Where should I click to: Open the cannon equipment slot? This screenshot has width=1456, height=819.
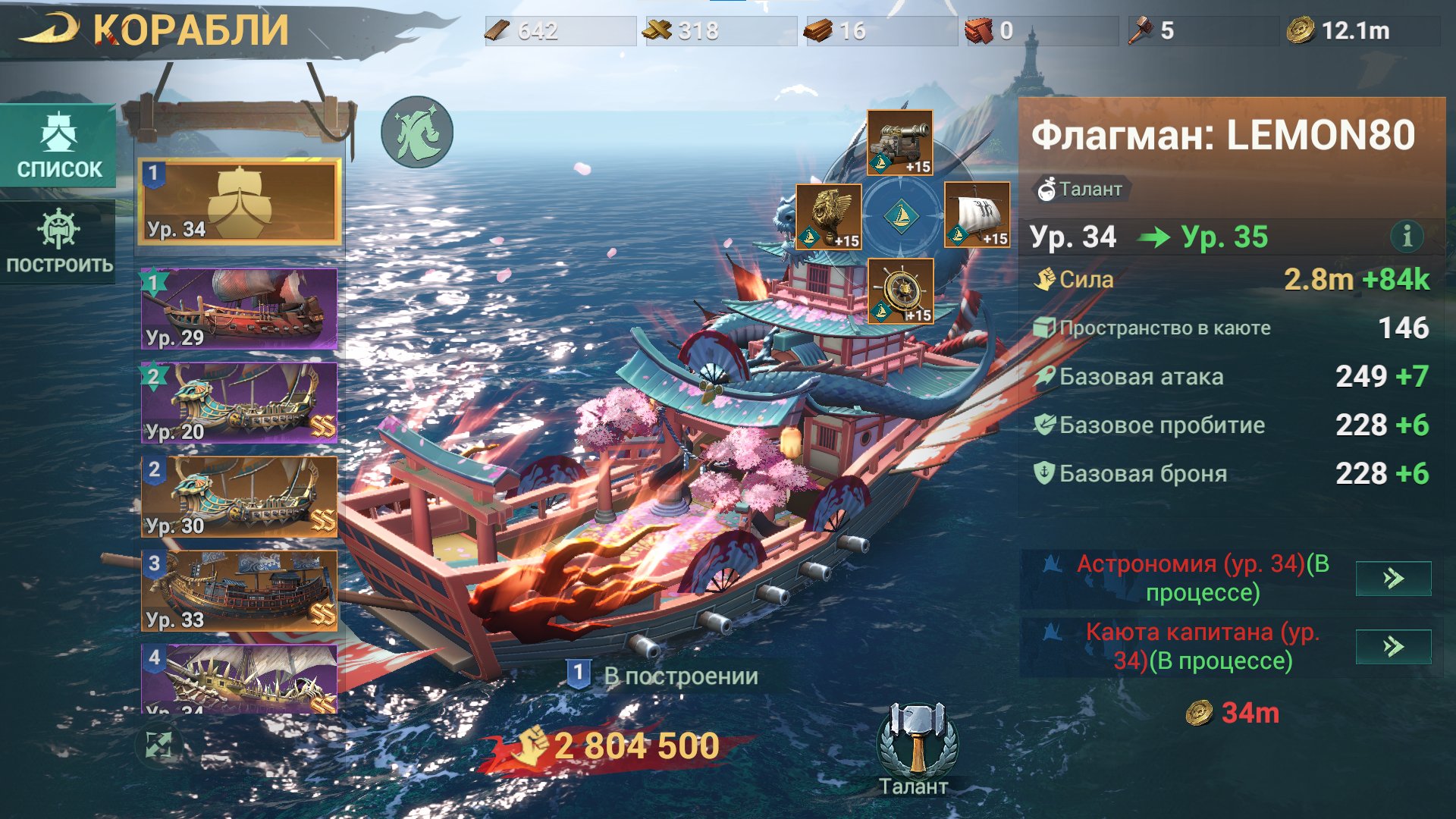click(900, 143)
